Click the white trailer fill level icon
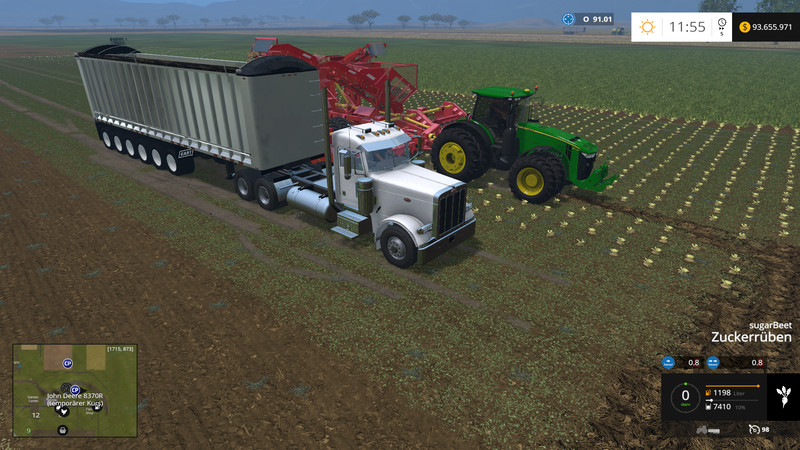 710,406
